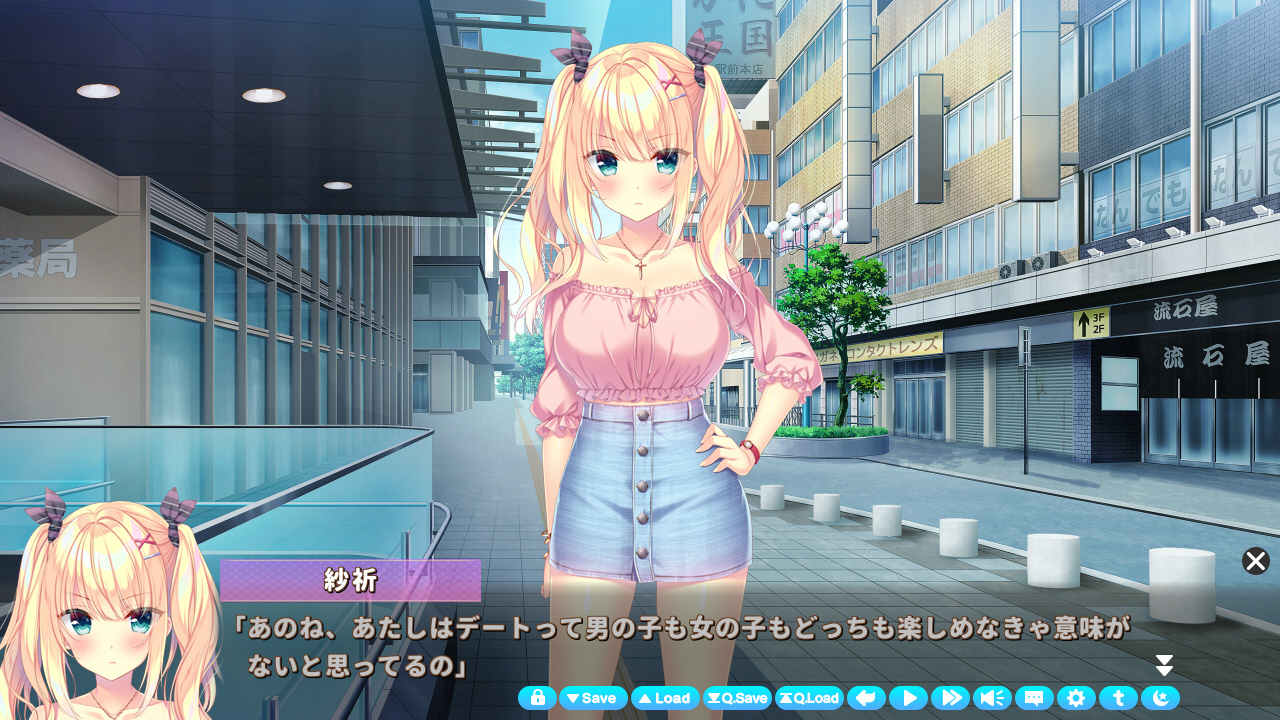Click the moon and star icon
1280x720 pixels.
[x=1160, y=698]
